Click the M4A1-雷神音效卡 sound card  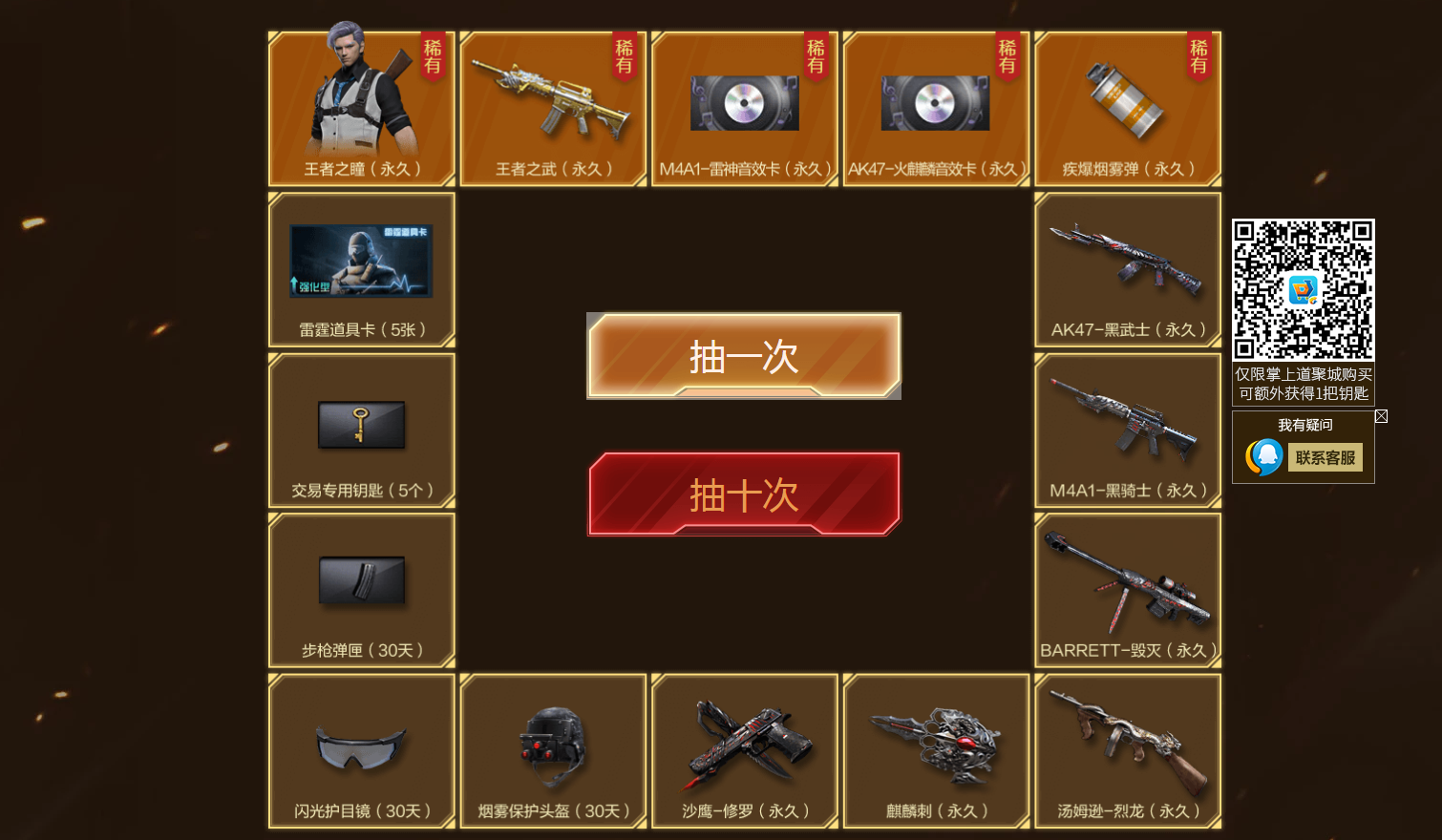744,105
